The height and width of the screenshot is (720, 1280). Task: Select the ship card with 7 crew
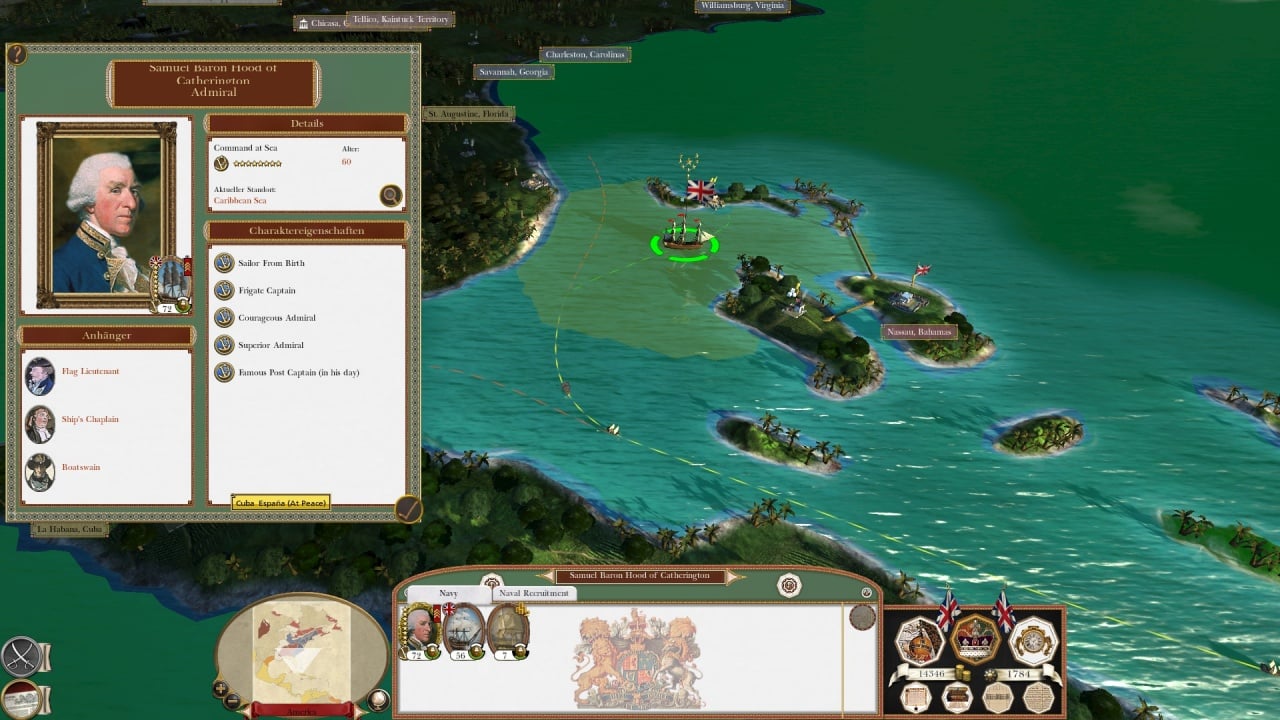pyautogui.click(x=508, y=631)
